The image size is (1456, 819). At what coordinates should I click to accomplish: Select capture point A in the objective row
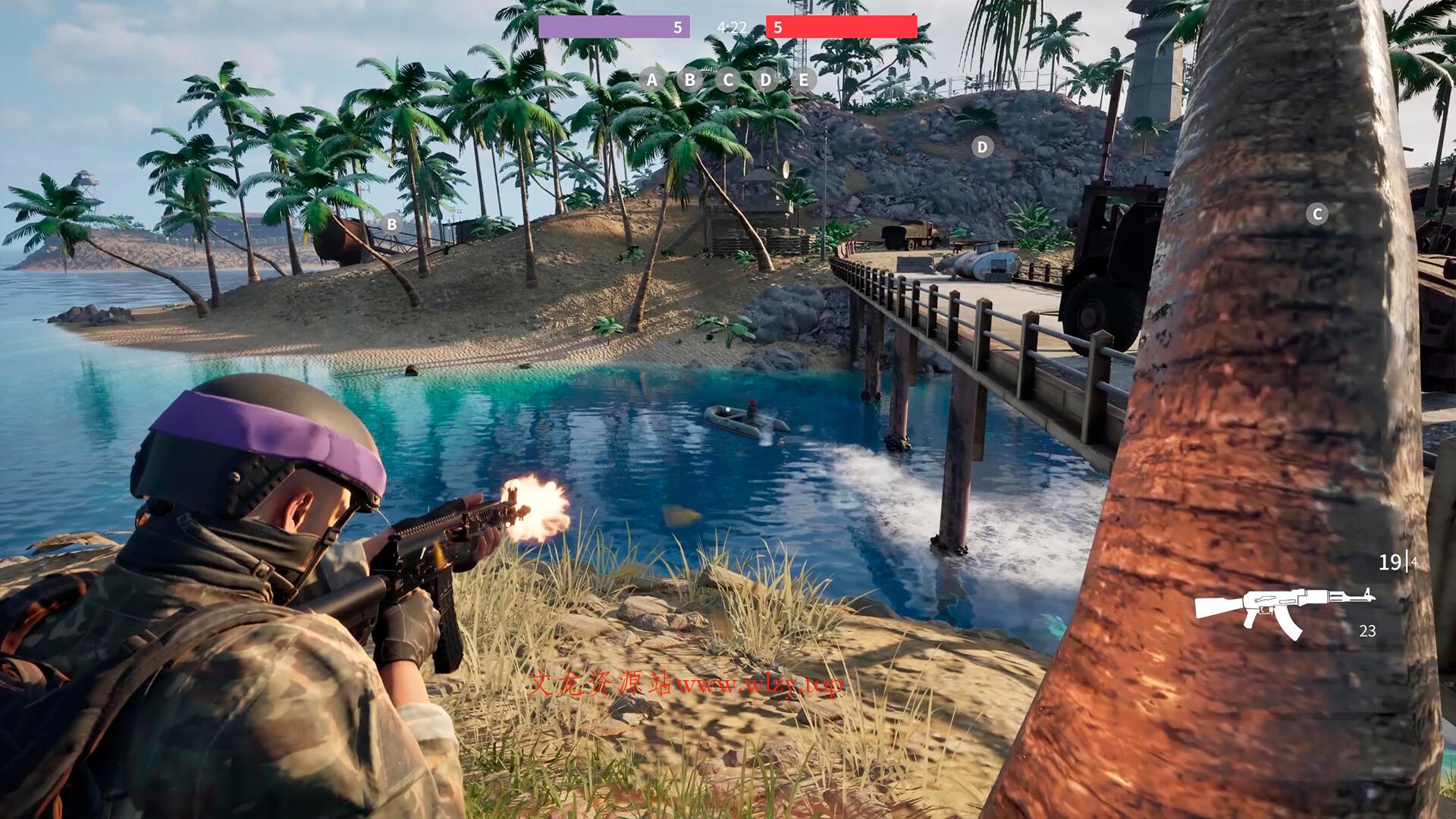point(651,80)
